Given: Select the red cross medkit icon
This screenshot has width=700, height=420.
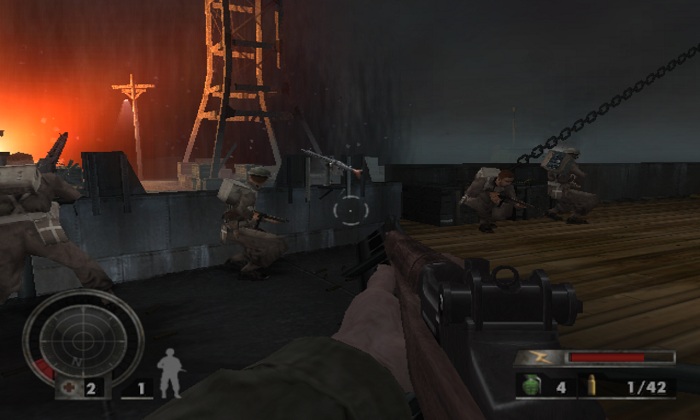Looking at the screenshot, I should (69, 387).
